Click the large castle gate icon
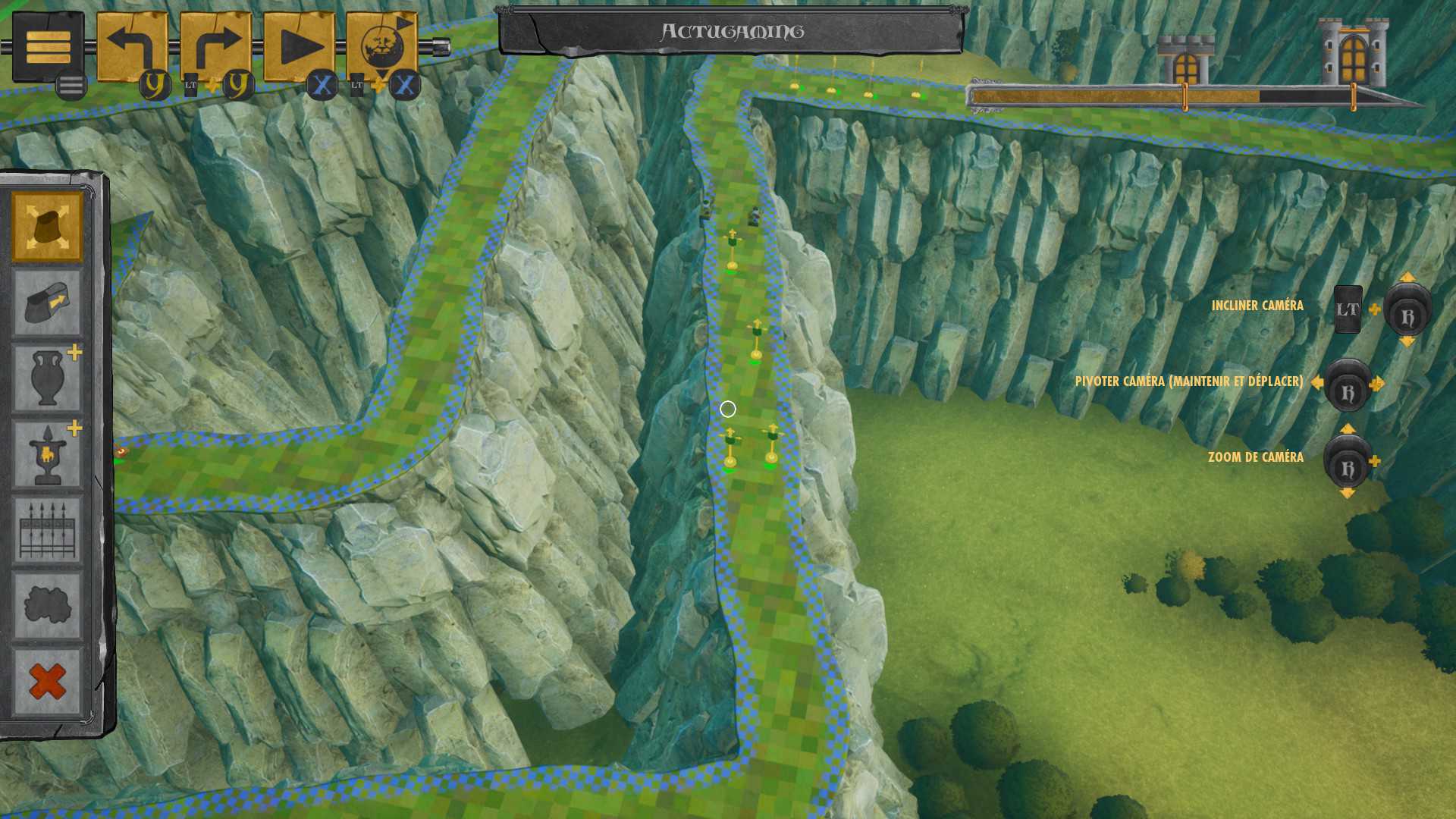This screenshot has height=819, width=1456. [x=1354, y=53]
